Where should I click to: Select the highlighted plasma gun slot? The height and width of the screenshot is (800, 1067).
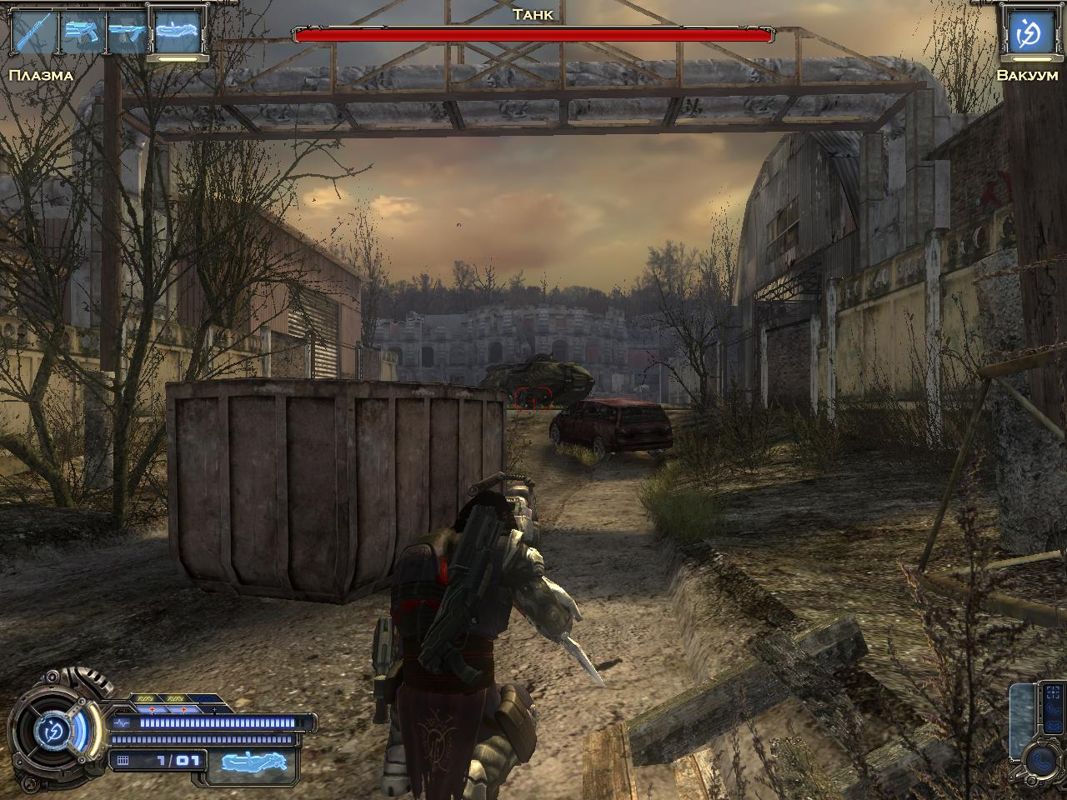tap(176, 32)
